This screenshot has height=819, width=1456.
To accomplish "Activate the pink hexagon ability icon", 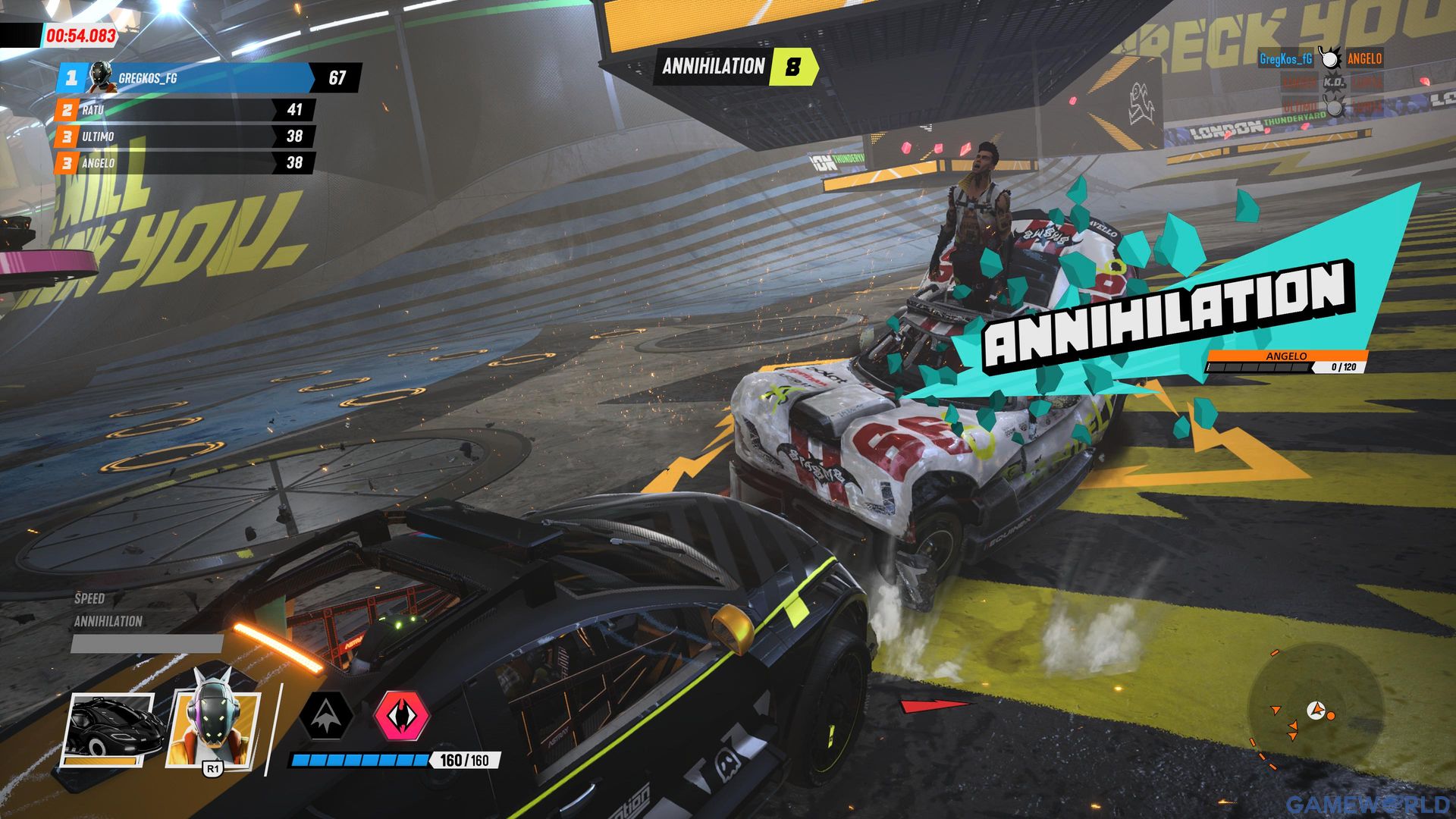I will point(402,714).
